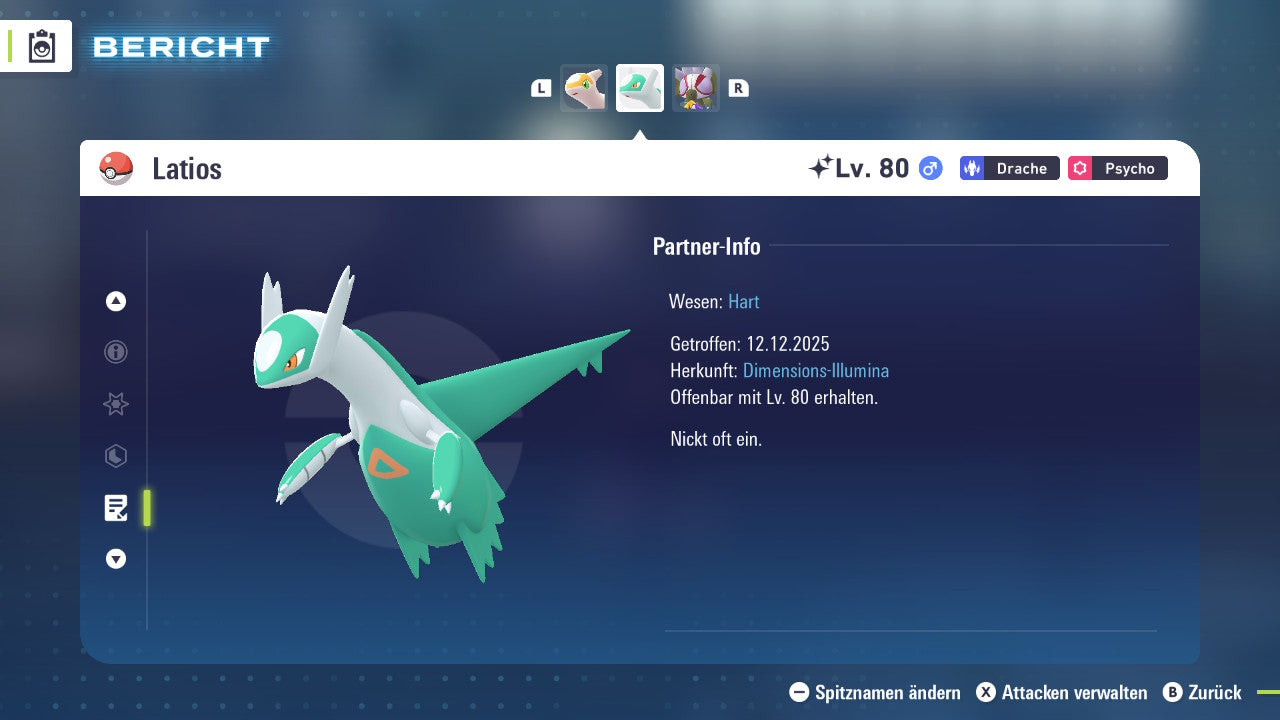Open the Hart nature link
Image resolution: width=1280 pixels, height=720 pixels.
pos(743,301)
